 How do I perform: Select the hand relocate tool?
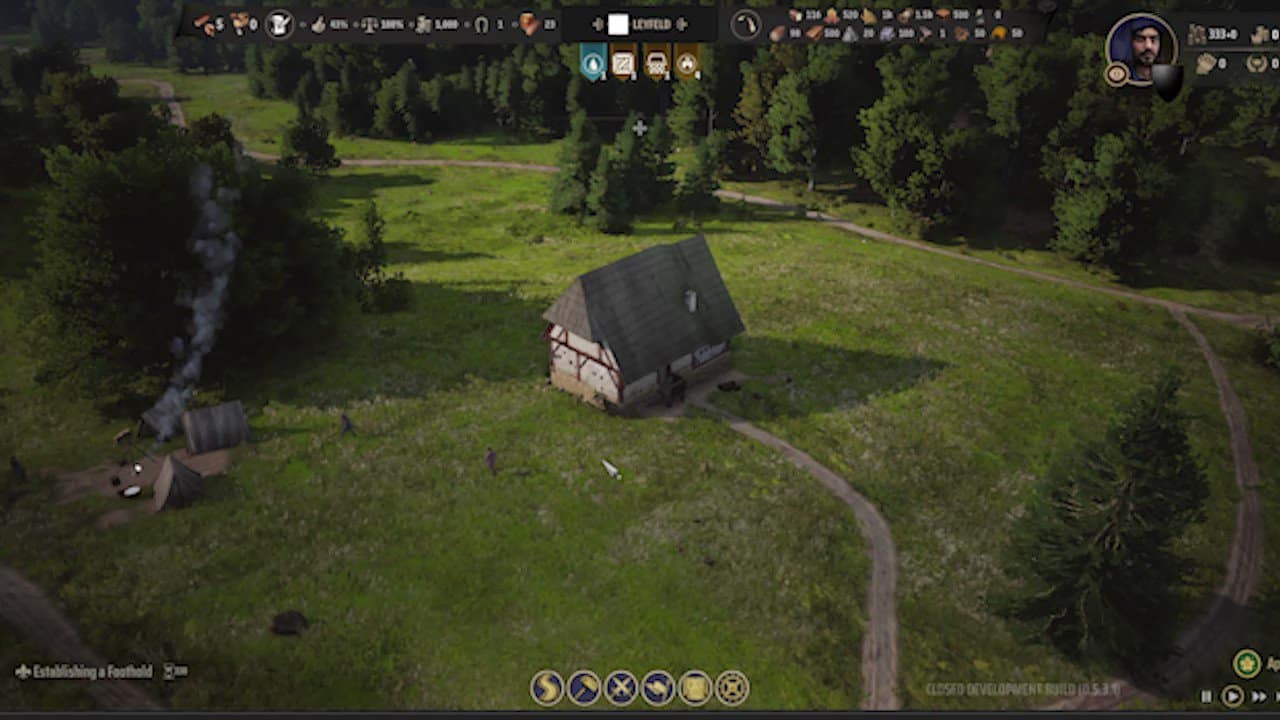click(657, 685)
